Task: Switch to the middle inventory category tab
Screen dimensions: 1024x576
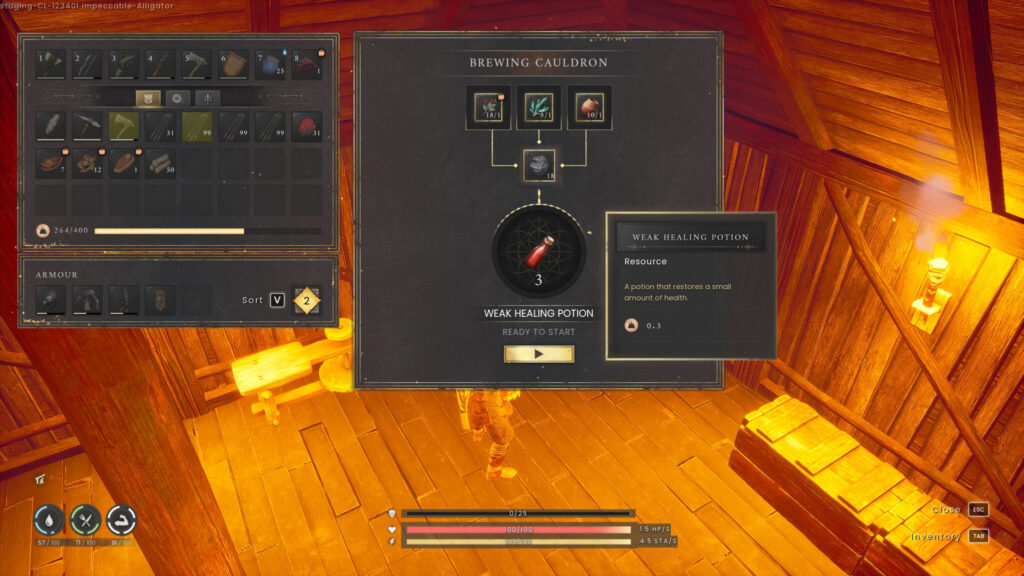Action: (x=178, y=98)
